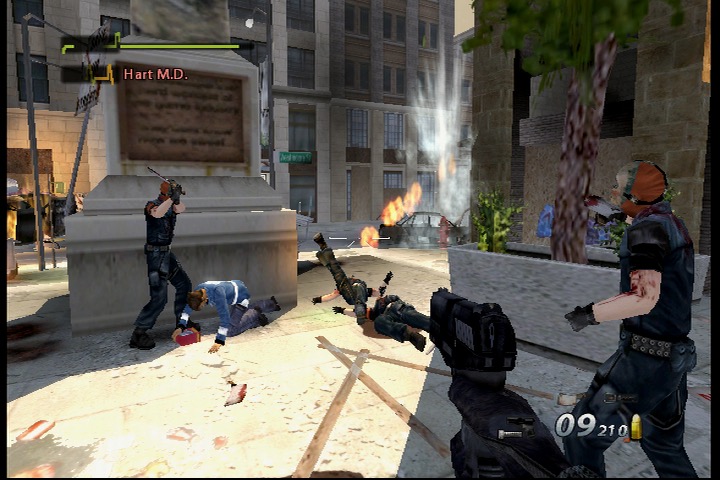720x480 pixels.
Task: Click the gold bullet ammo icon
Action: click(635, 427)
